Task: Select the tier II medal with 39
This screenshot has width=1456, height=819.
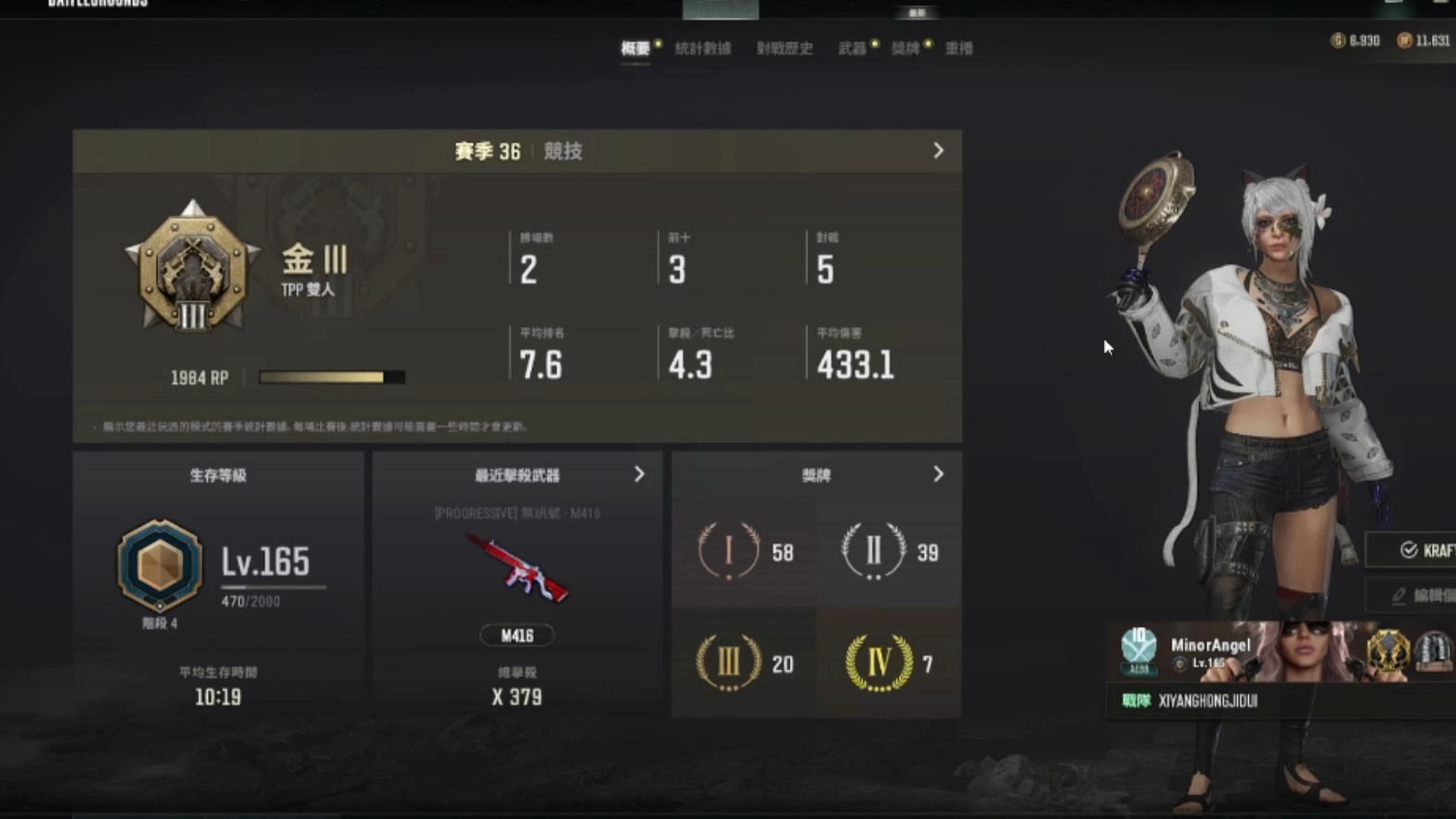Action: click(889, 552)
